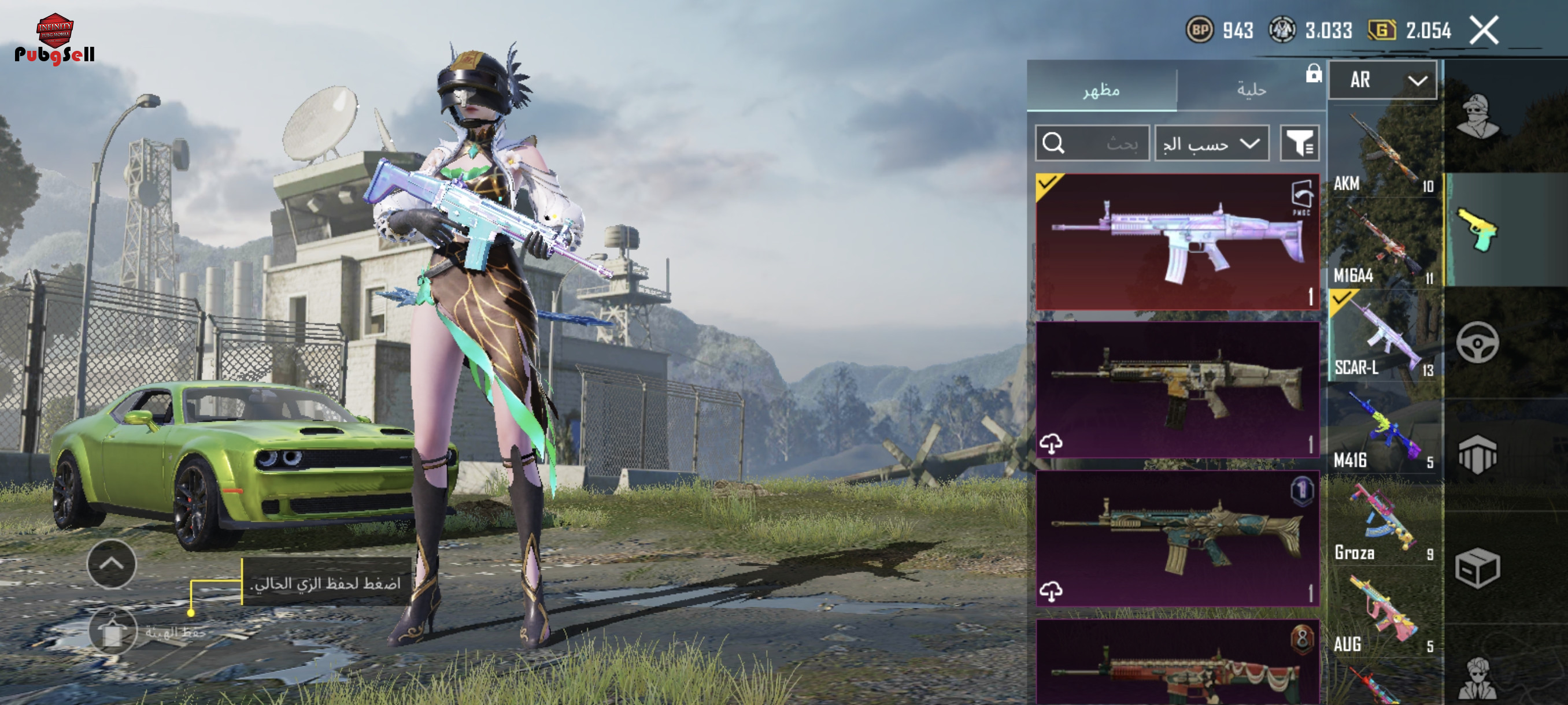This screenshot has height=705, width=1568.
Task: Select the teal and gold ornate SCAR-L skin
Action: [x=1177, y=538]
